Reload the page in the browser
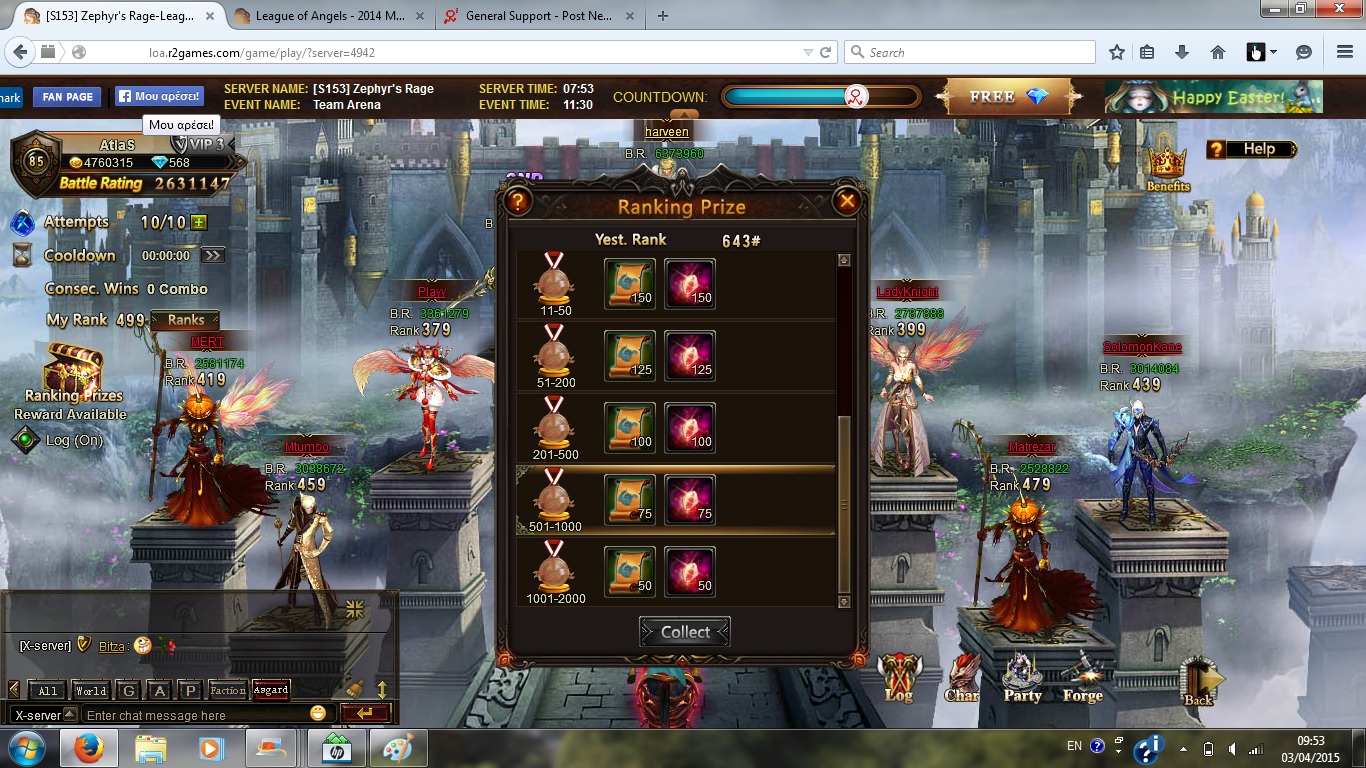 [826, 52]
